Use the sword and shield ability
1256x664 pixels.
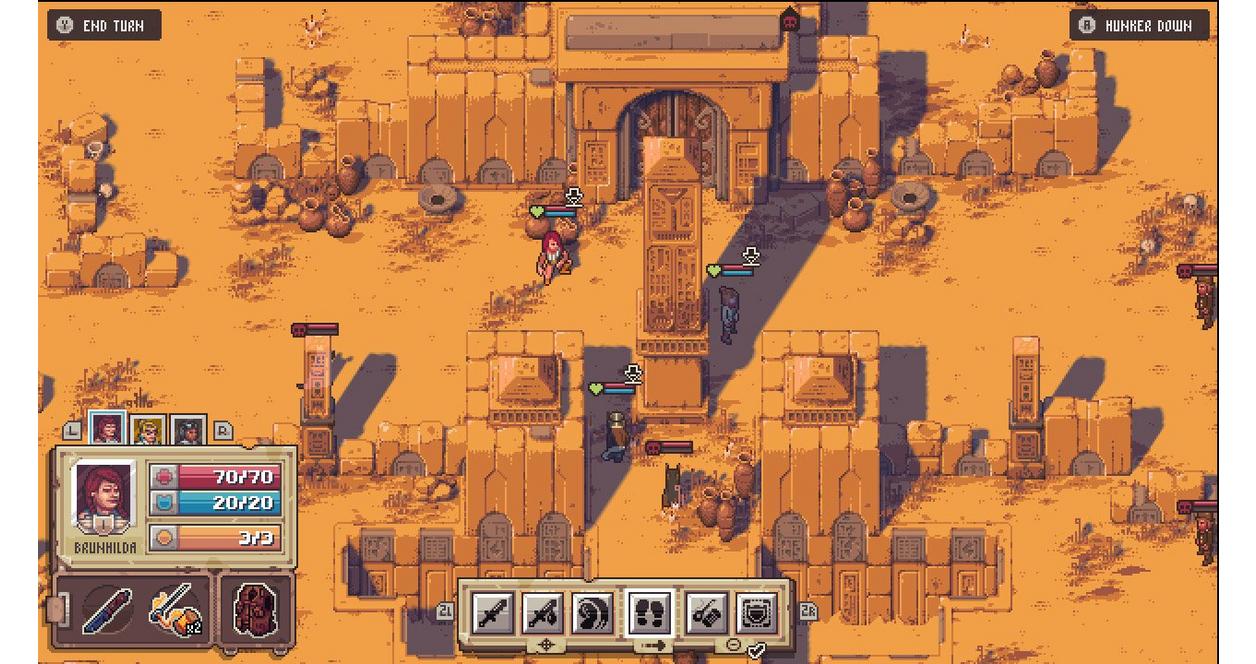705,614
